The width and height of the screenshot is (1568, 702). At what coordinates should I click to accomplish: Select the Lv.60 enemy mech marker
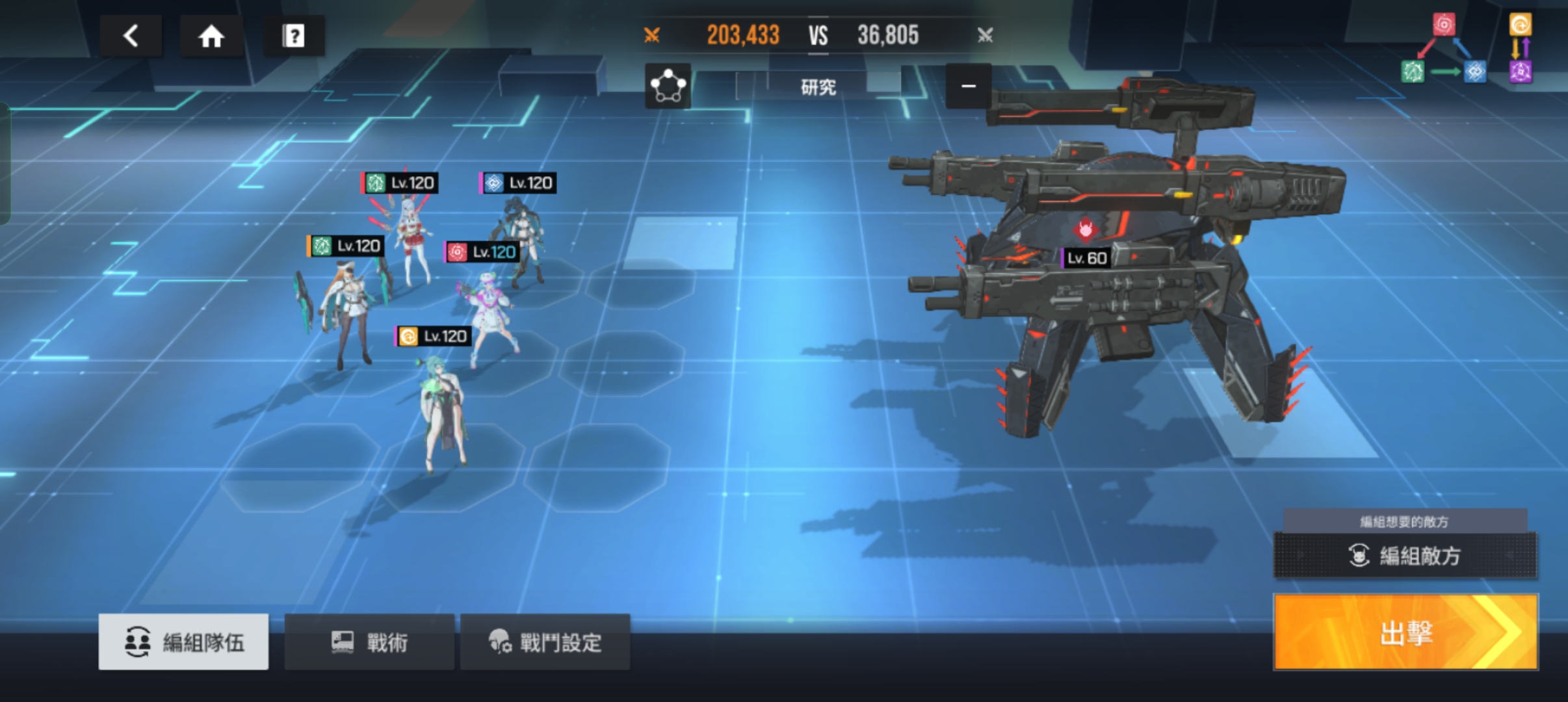[x=1086, y=258]
